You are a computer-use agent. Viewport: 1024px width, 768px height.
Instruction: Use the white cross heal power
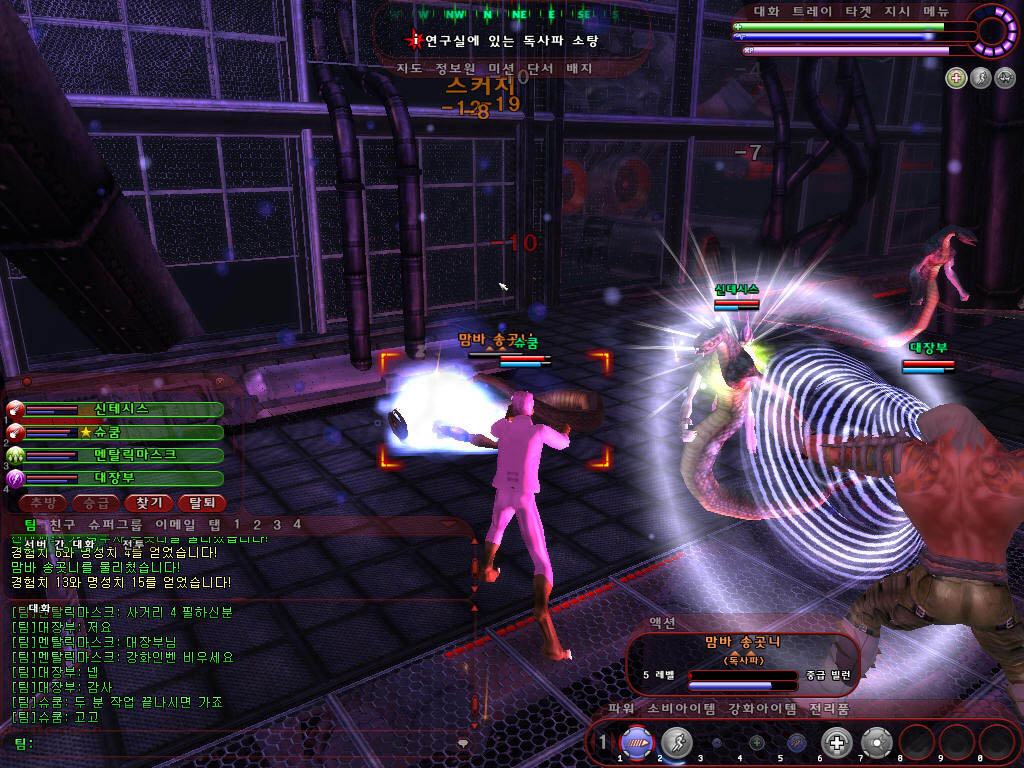click(x=836, y=742)
